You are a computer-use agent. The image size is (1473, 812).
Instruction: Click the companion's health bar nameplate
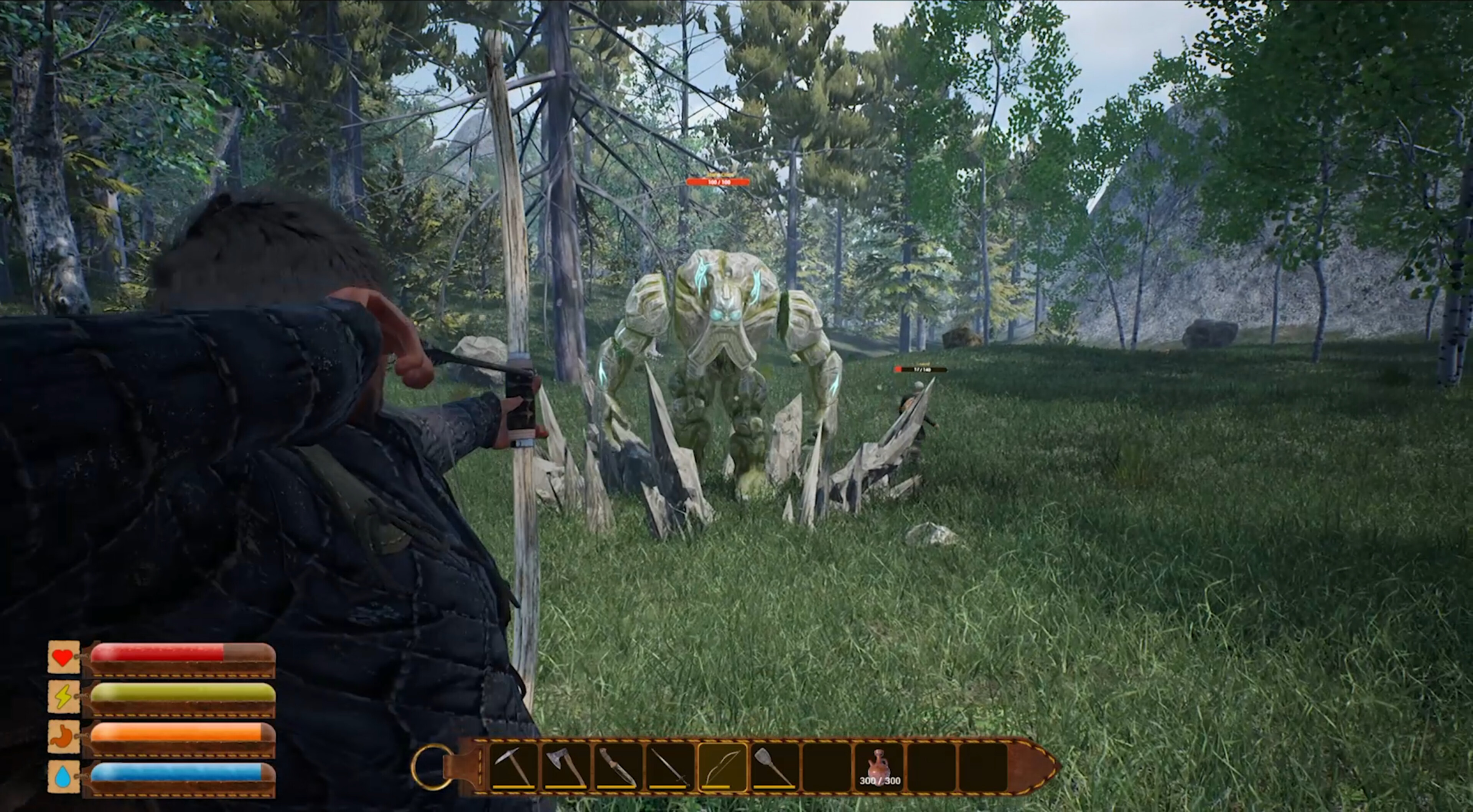(x=921, y=370)
